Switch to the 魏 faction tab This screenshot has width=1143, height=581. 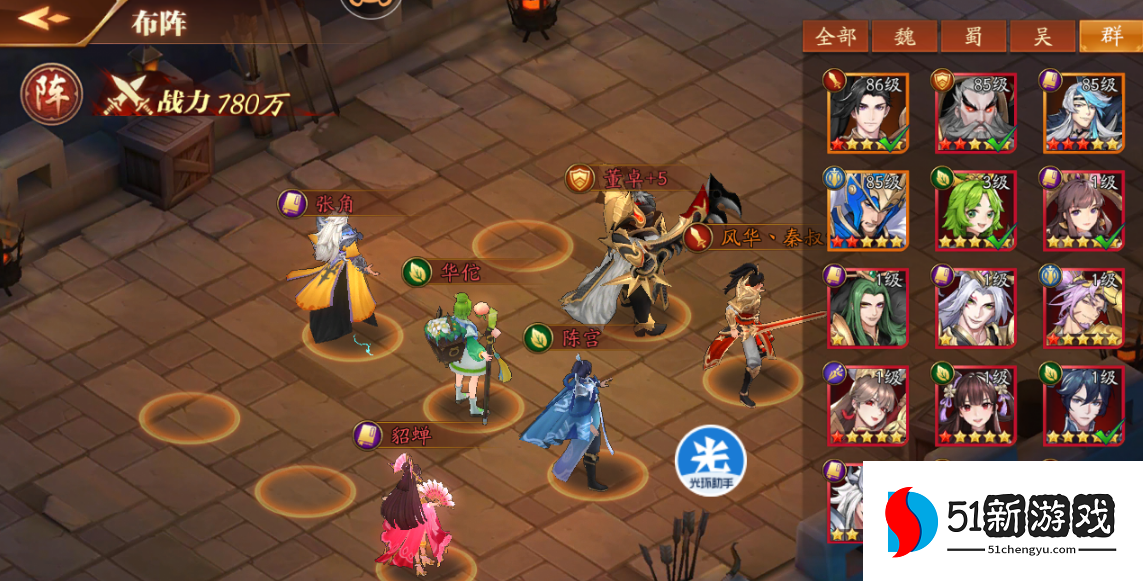click(x=905, y=37)
